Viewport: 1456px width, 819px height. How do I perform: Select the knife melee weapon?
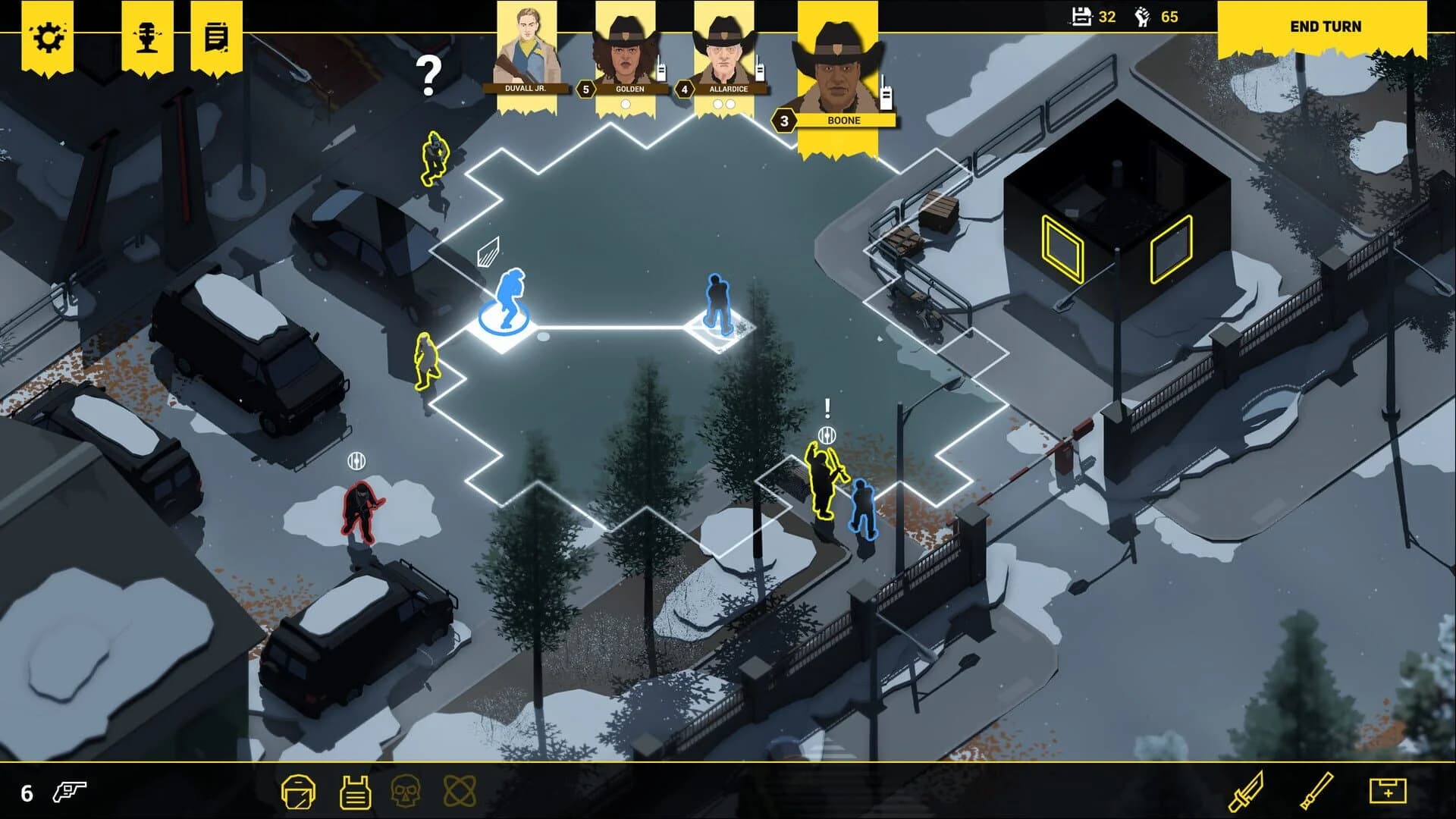tap(1247, 791)
